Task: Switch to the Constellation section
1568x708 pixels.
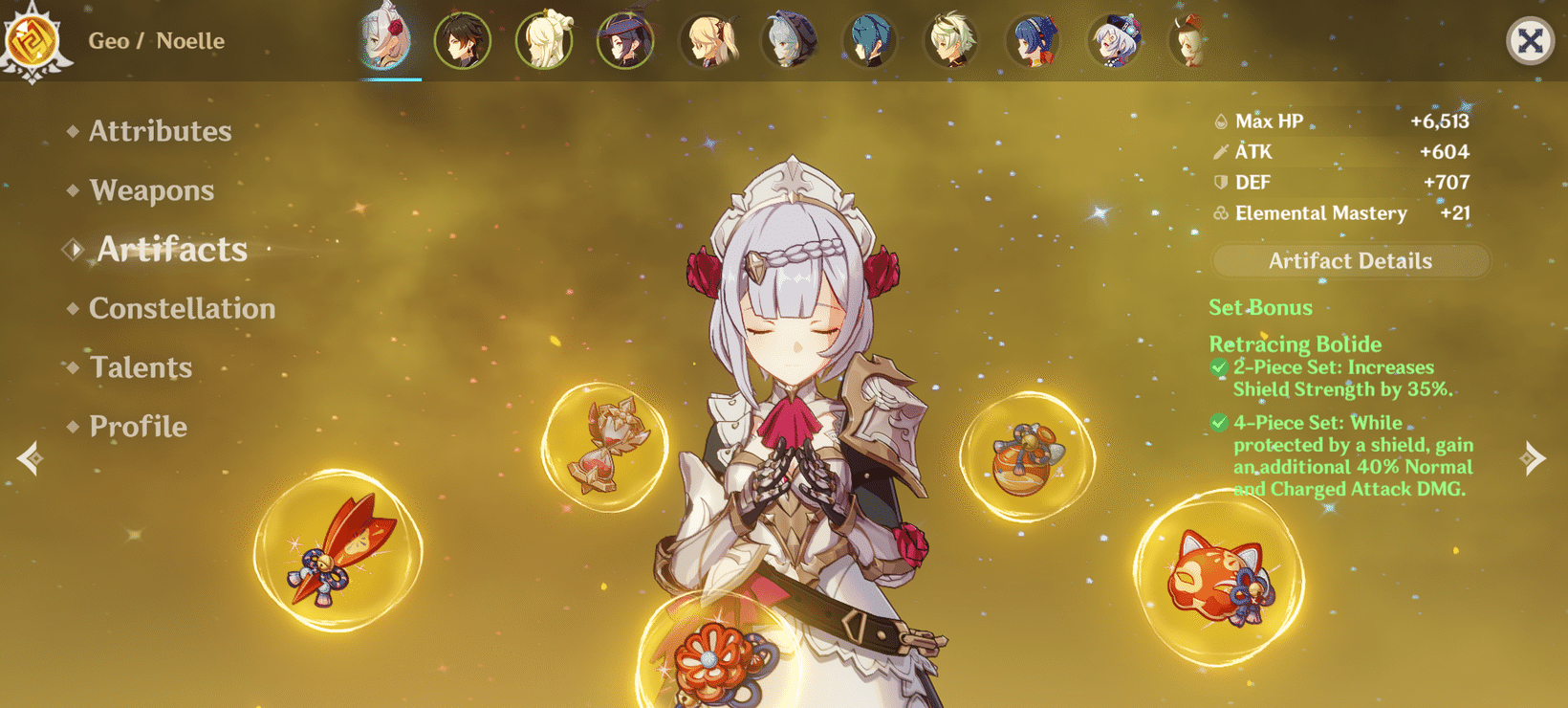Action: [182, 308]
